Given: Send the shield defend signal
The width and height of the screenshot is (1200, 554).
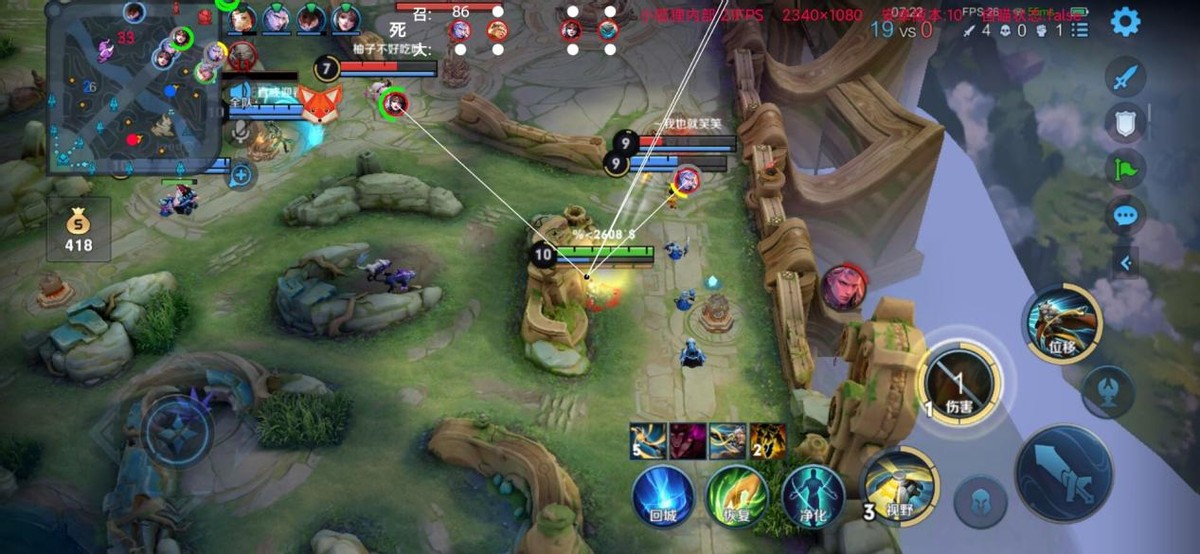Looking at the screenshot, I should (1126, 123).
